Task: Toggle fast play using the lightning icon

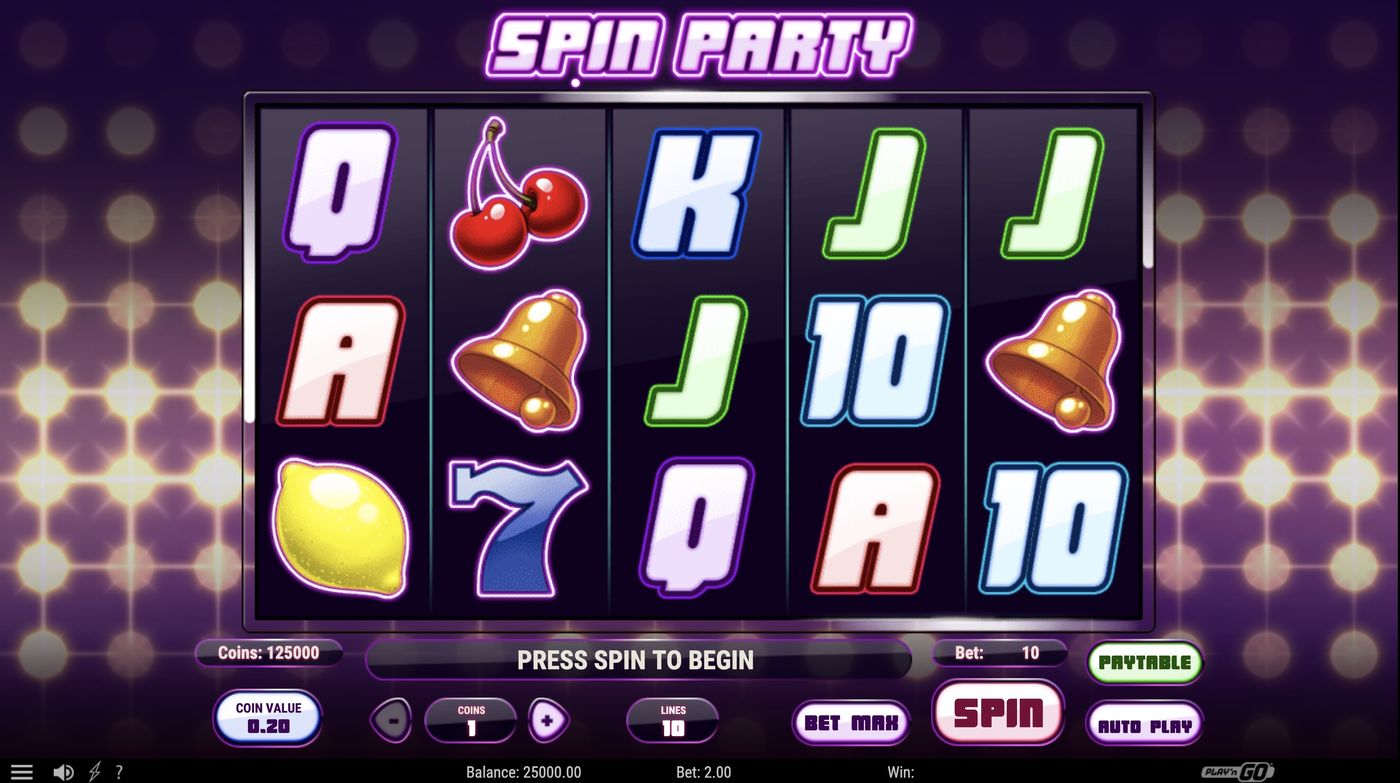Action: pos(93,771)
